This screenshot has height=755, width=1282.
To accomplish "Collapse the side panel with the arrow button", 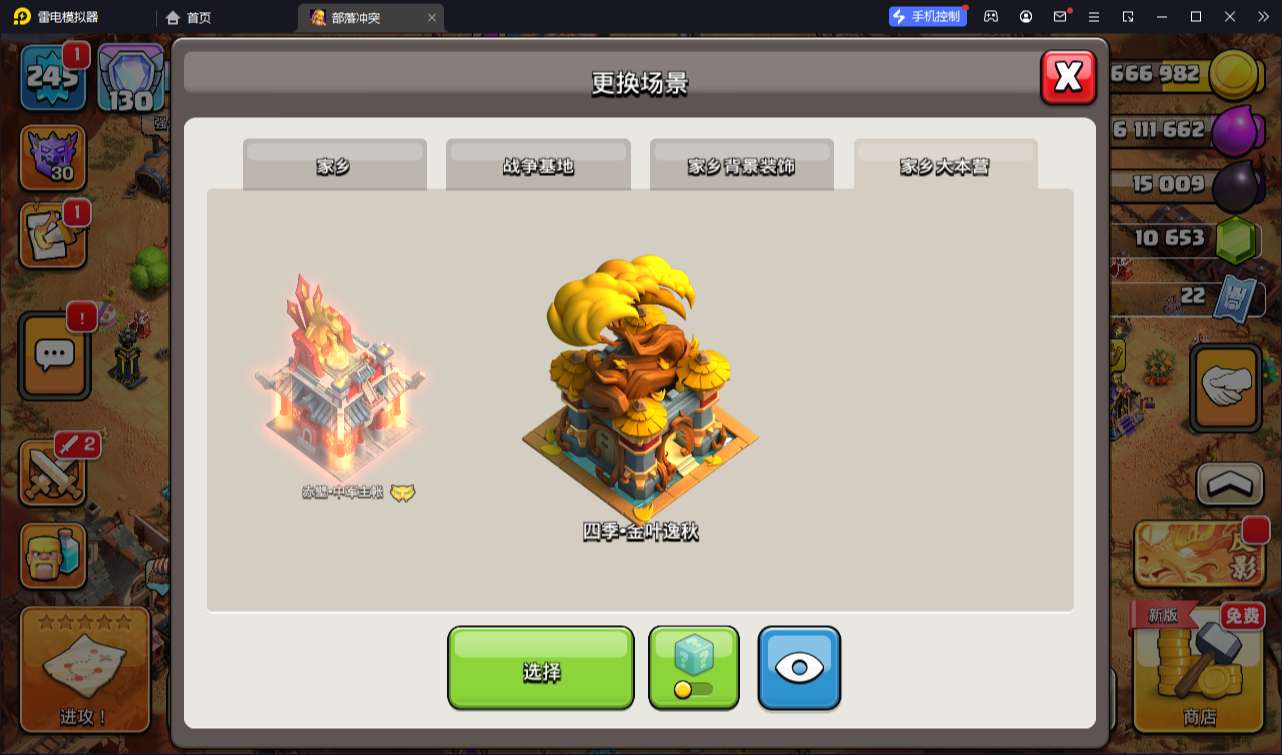I will (x=1229, y=484).
